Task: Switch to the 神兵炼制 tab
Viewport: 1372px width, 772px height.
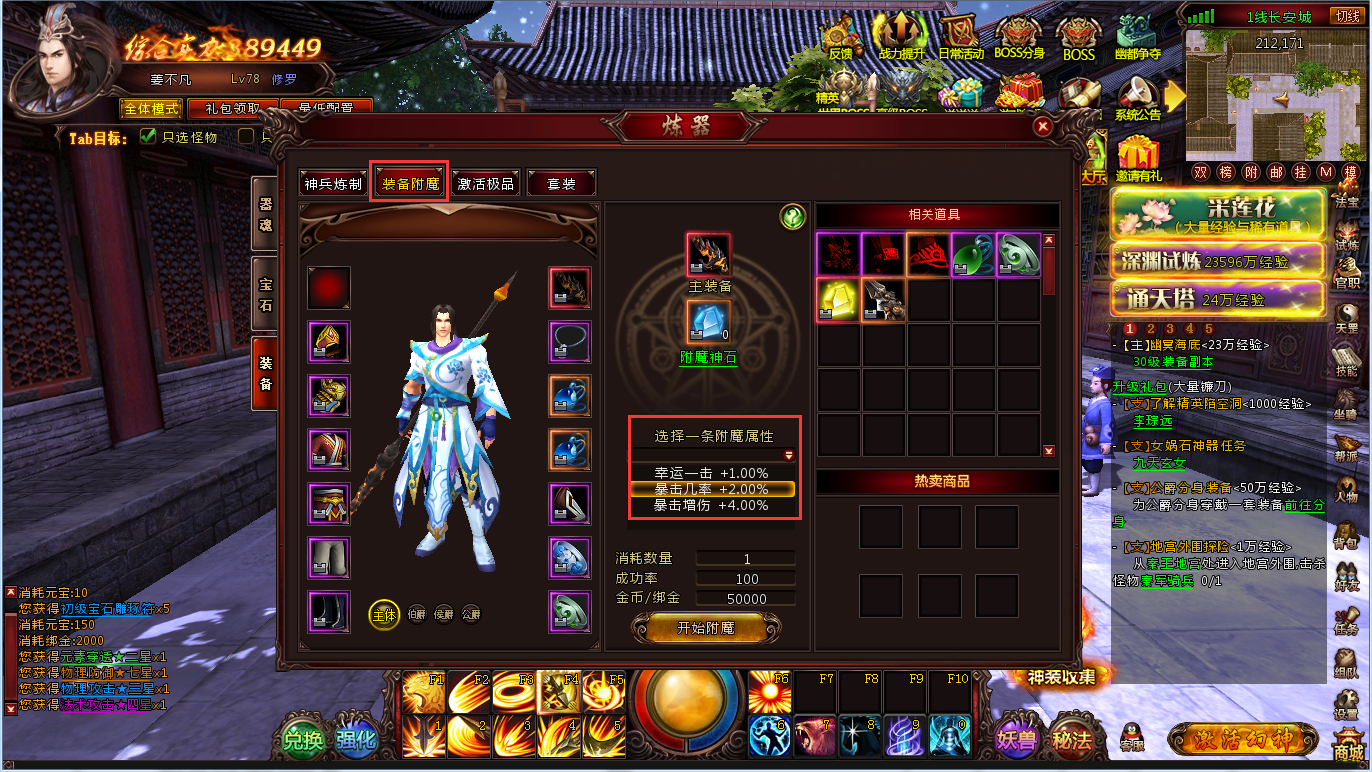Action: [x=334, y=184]
